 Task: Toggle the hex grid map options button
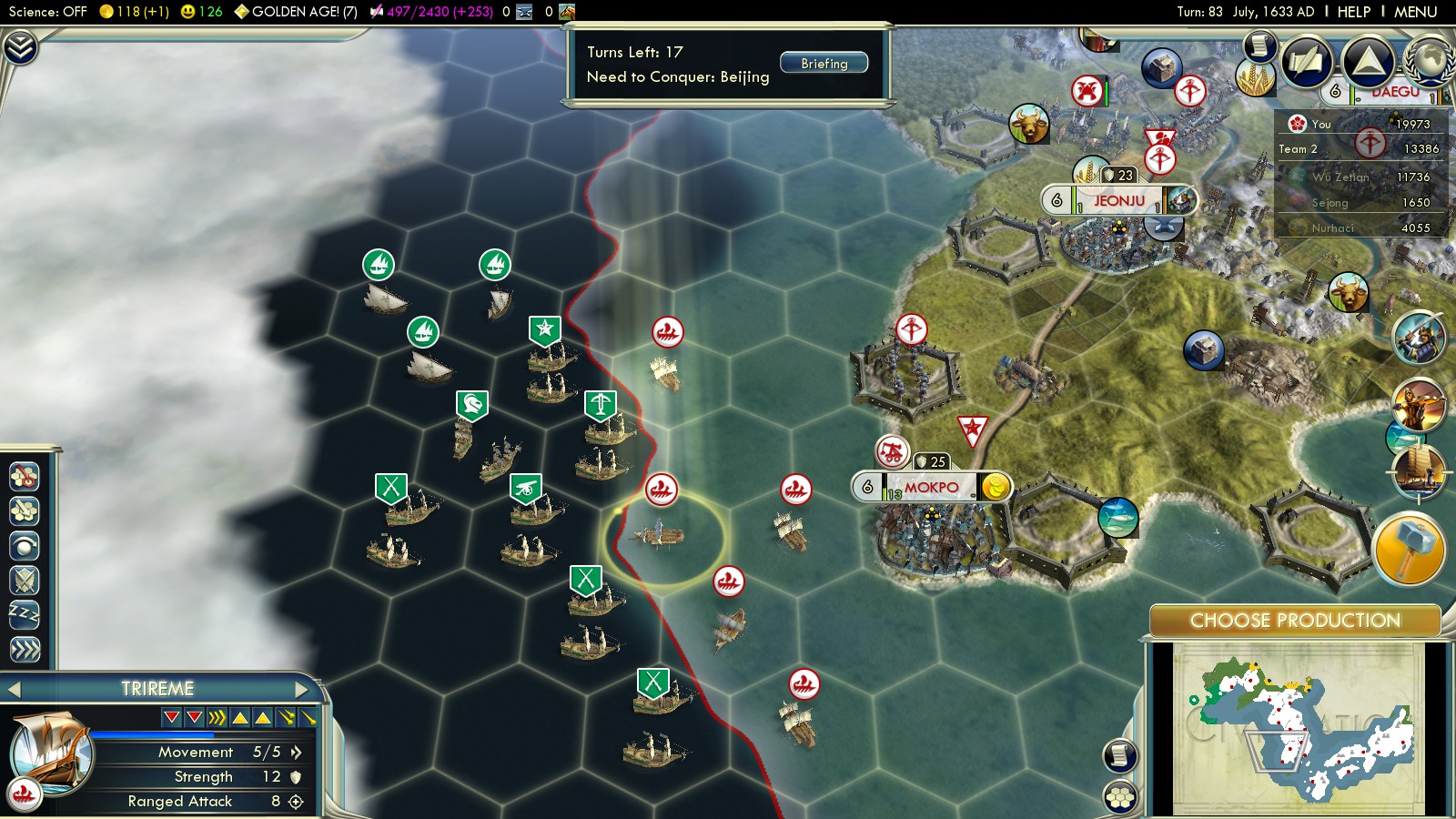tap(1120, 797)
